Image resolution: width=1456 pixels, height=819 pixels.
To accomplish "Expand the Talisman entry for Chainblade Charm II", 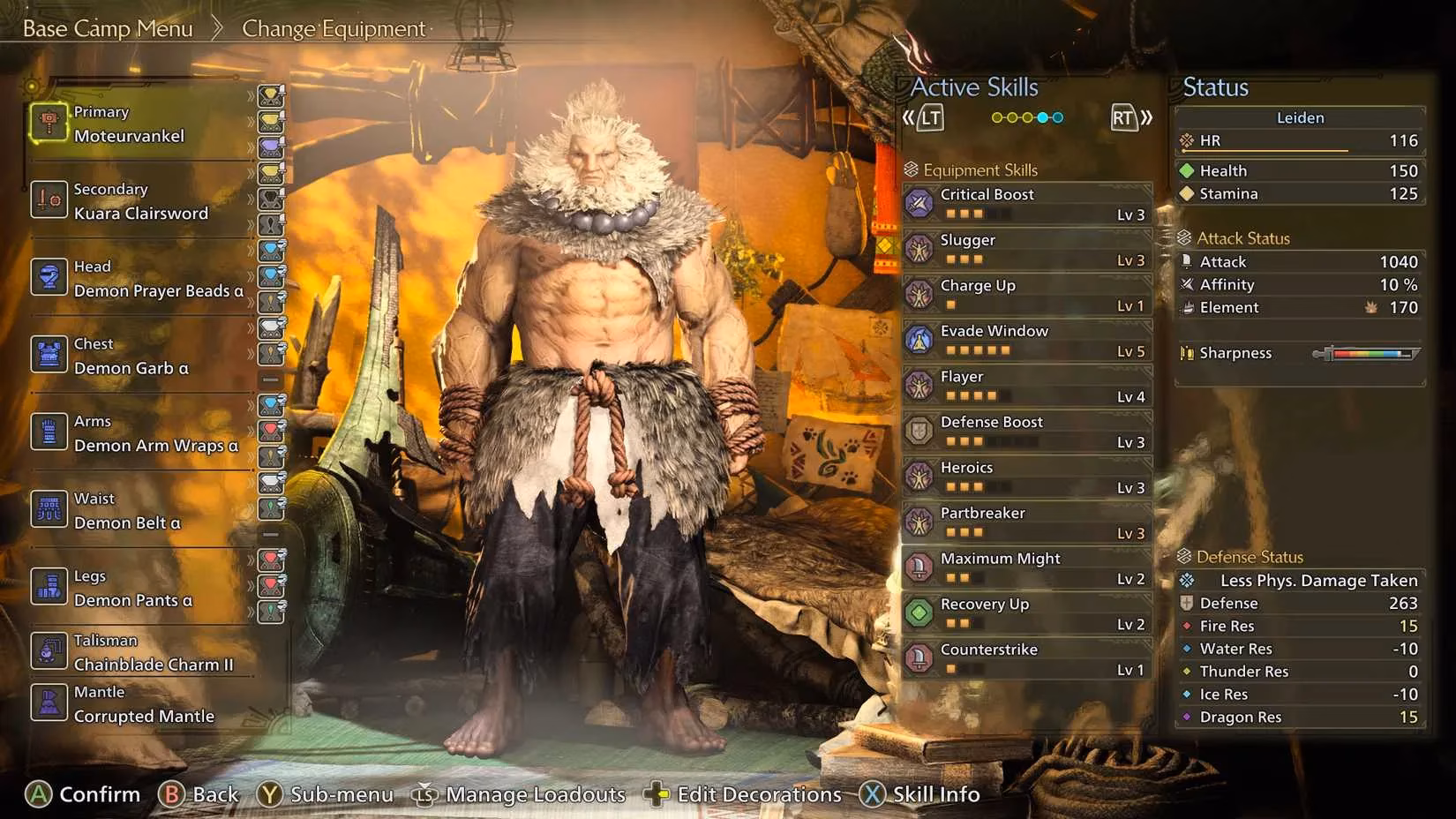I will (49, 651).
